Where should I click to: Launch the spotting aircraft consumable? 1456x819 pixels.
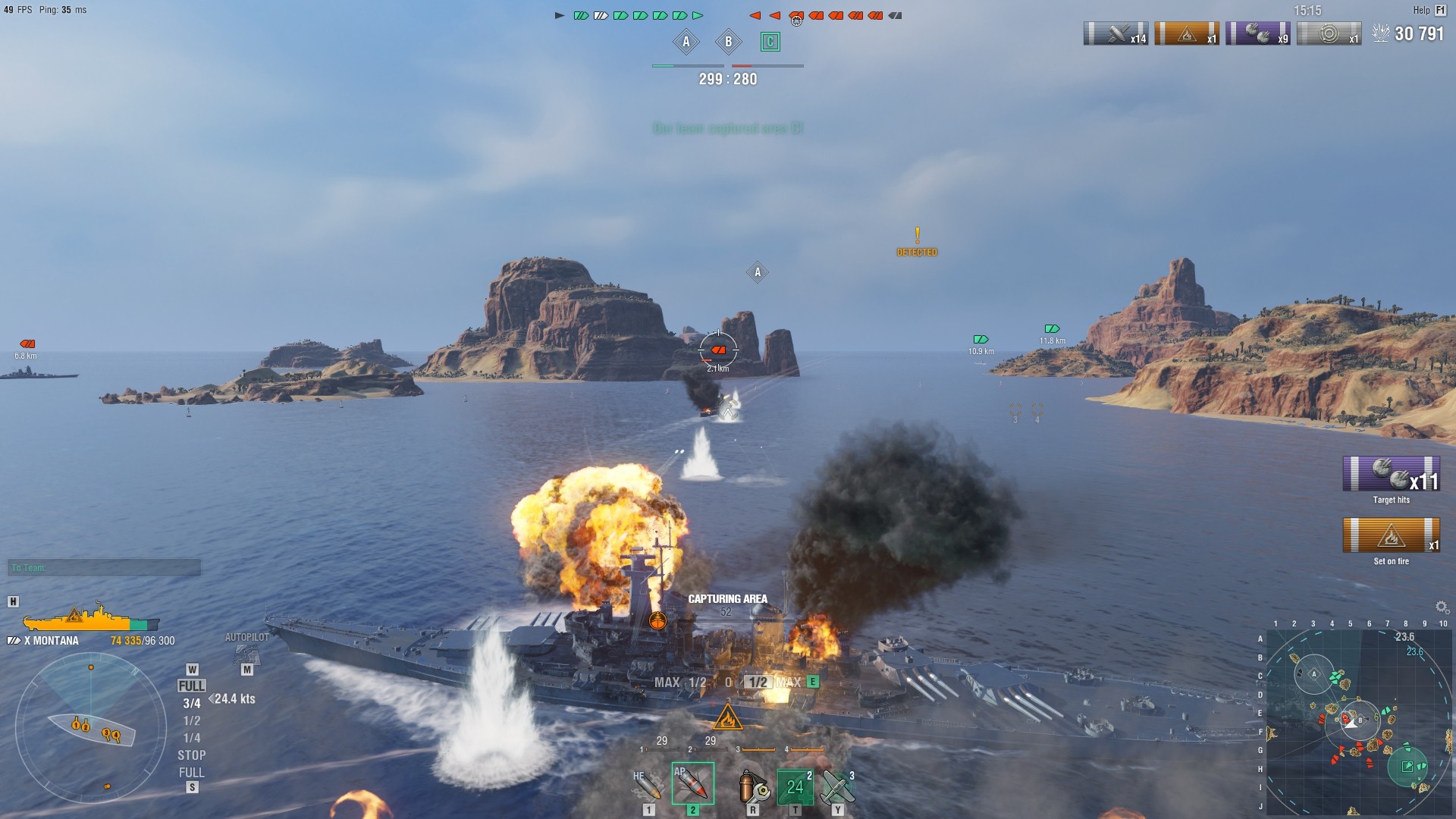pyautogui.click(x=837, y=787)
